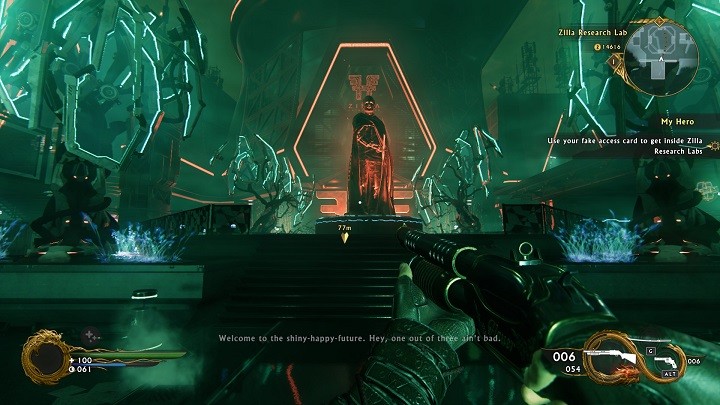Click the golden dragon character portrait ring
720x405 pixels.
tap(43, 358)
